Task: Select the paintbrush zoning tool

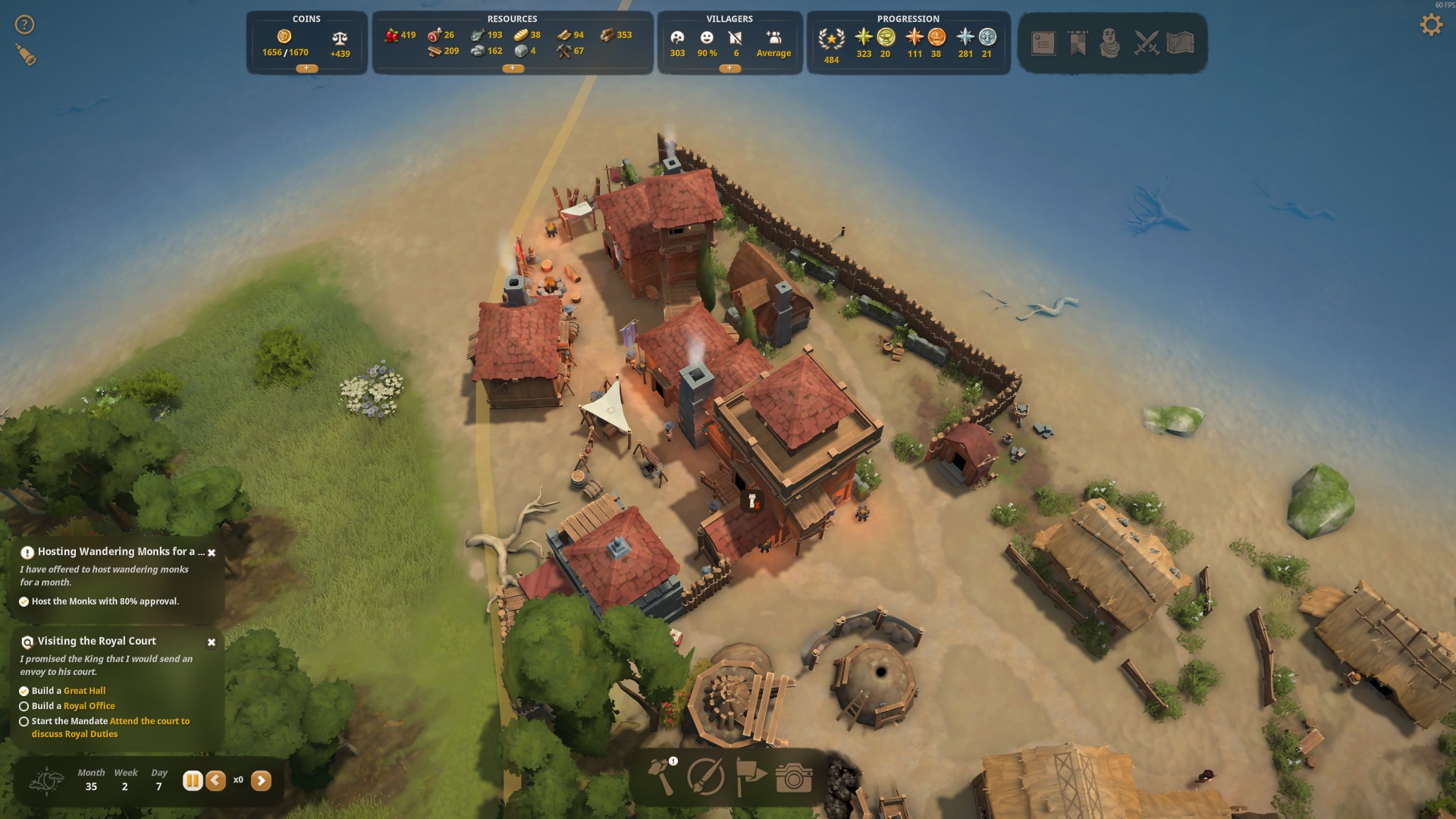Action: coord(705,777)
